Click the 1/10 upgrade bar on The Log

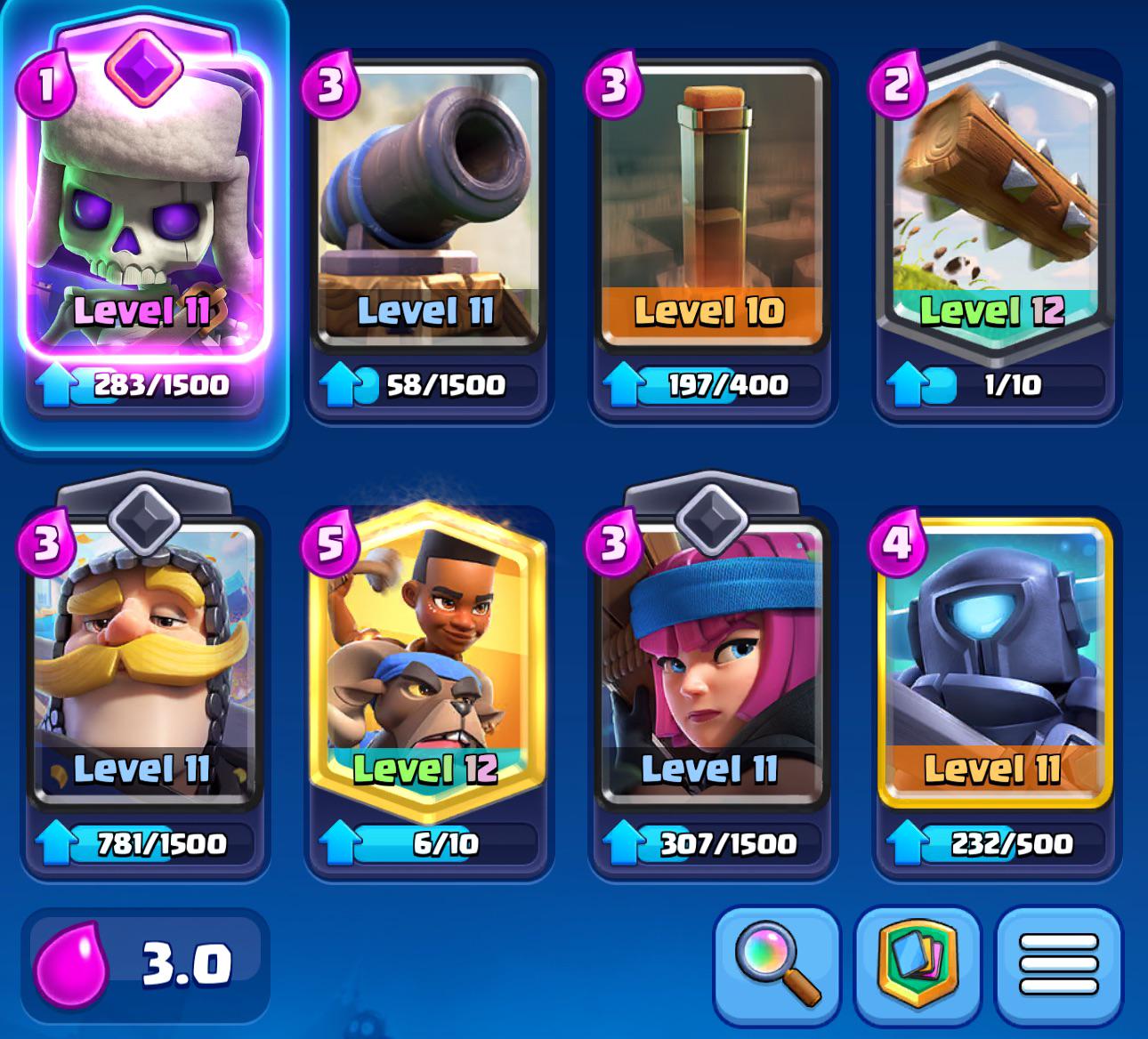[997, 384]
